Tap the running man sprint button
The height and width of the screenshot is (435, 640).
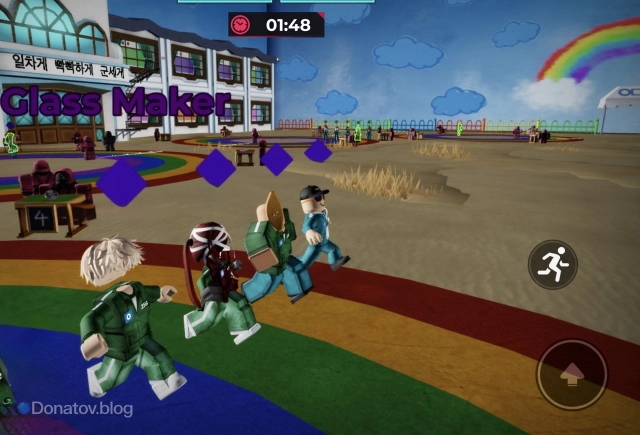coord(552,265)
